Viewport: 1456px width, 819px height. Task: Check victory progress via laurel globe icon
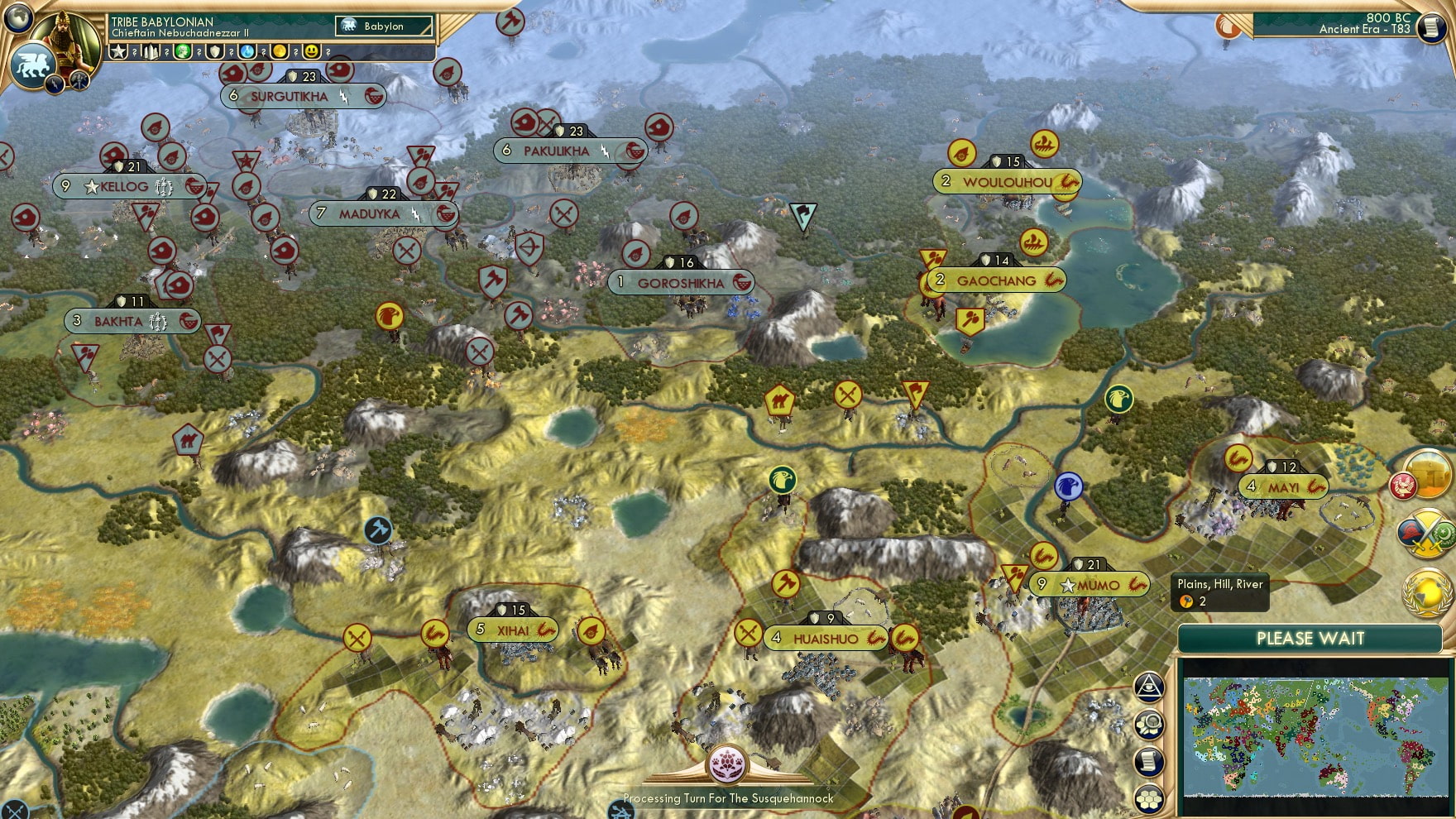click(1425, 592)
